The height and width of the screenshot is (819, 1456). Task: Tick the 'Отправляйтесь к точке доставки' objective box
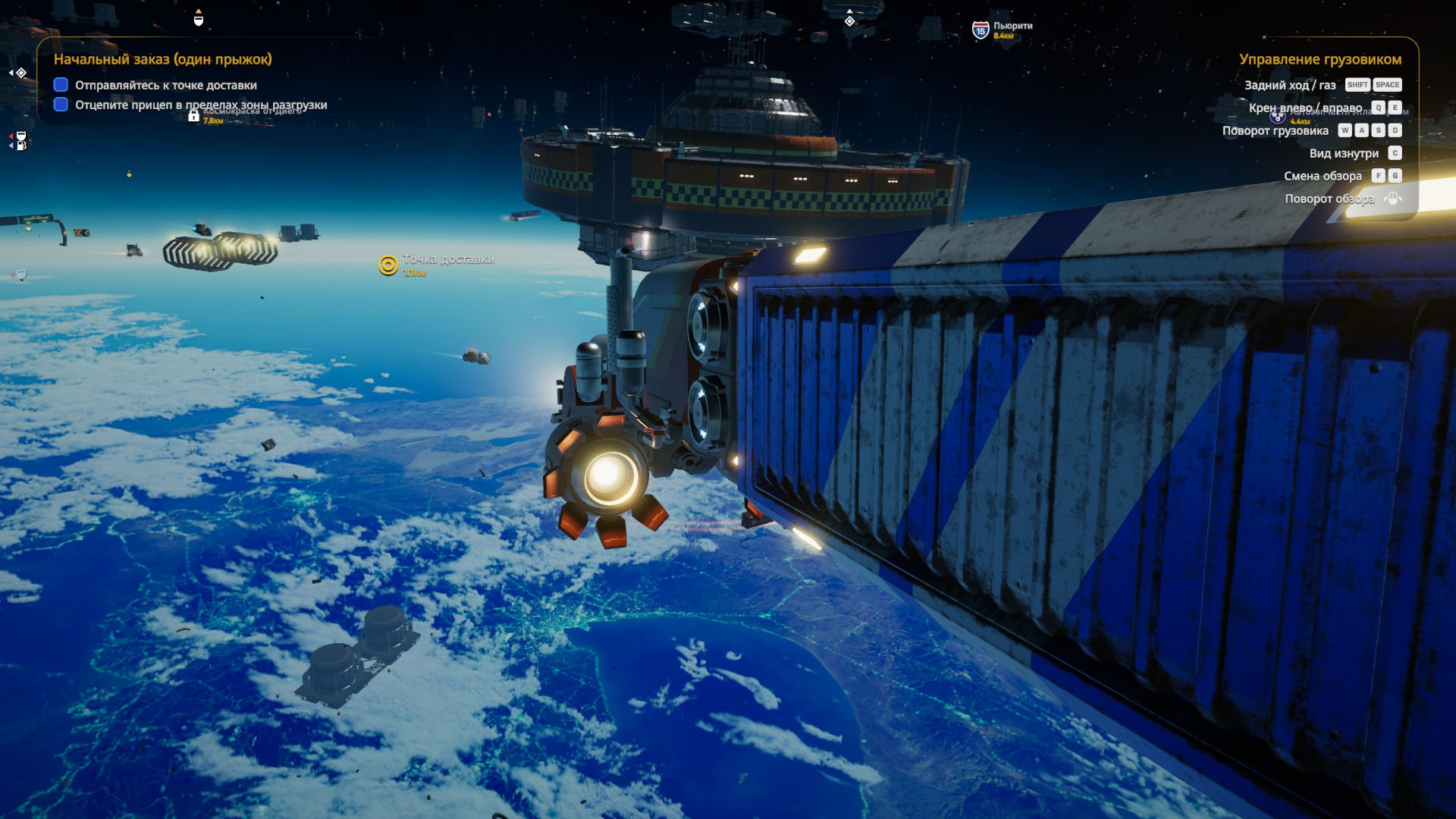coord(61,85)
